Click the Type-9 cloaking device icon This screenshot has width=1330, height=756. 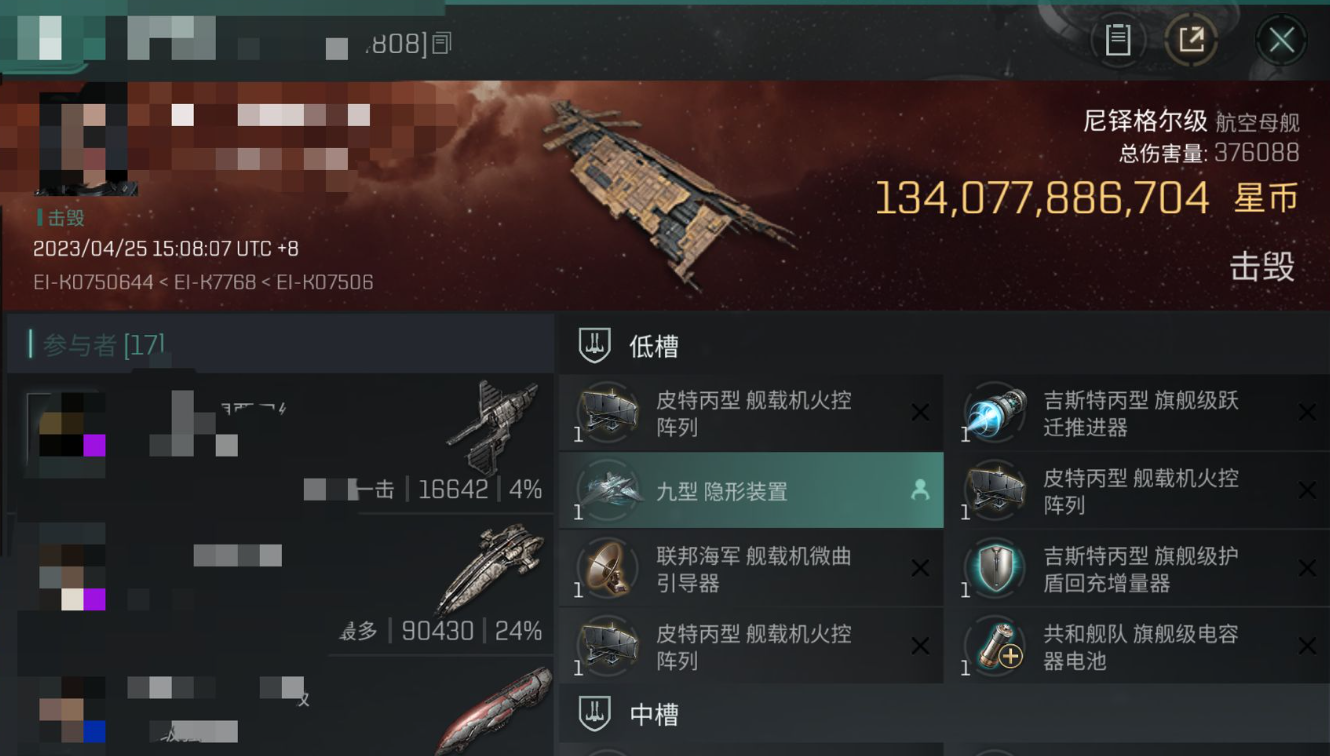610,490
